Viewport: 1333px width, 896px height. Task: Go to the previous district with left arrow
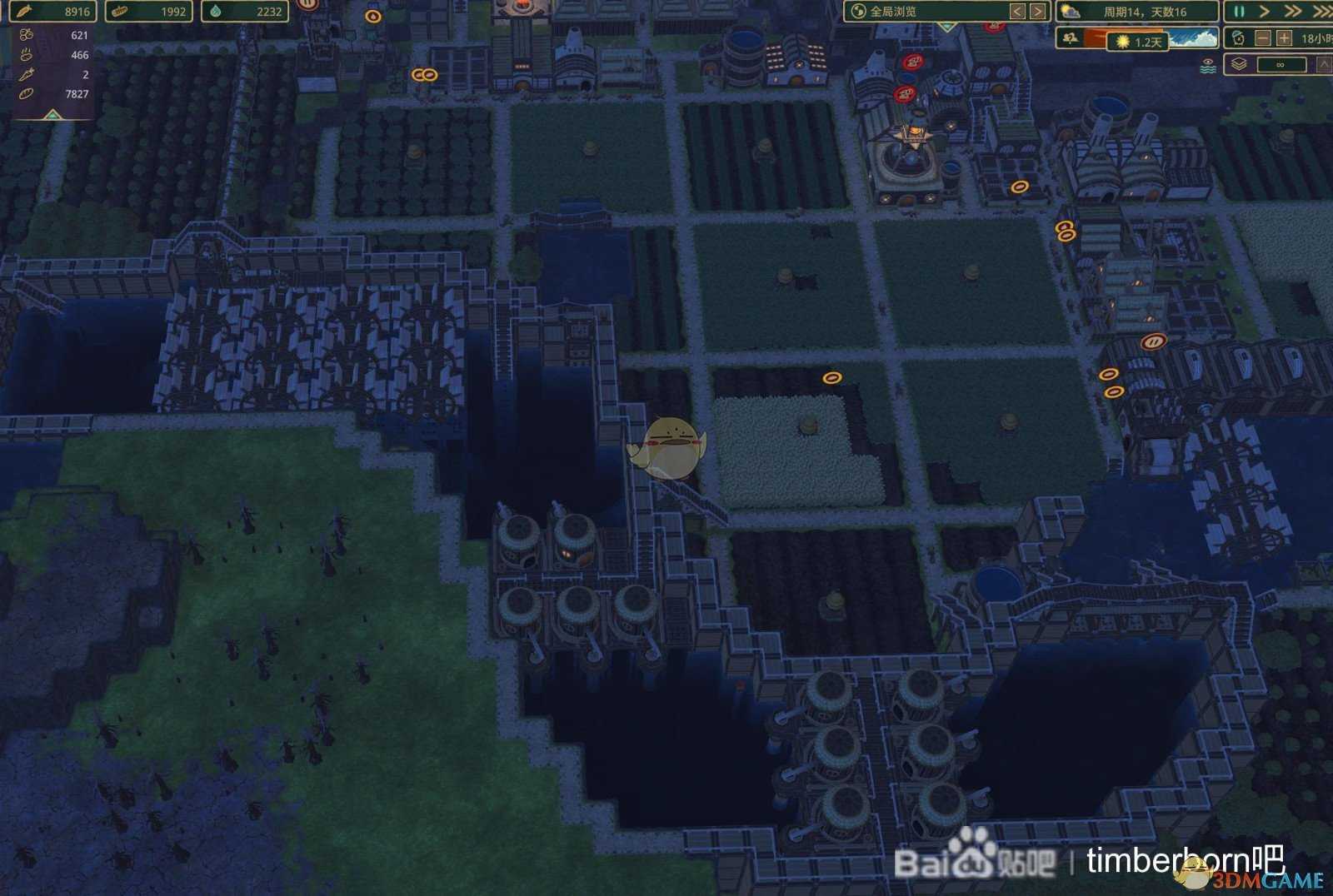click(x=1017, y=12)
